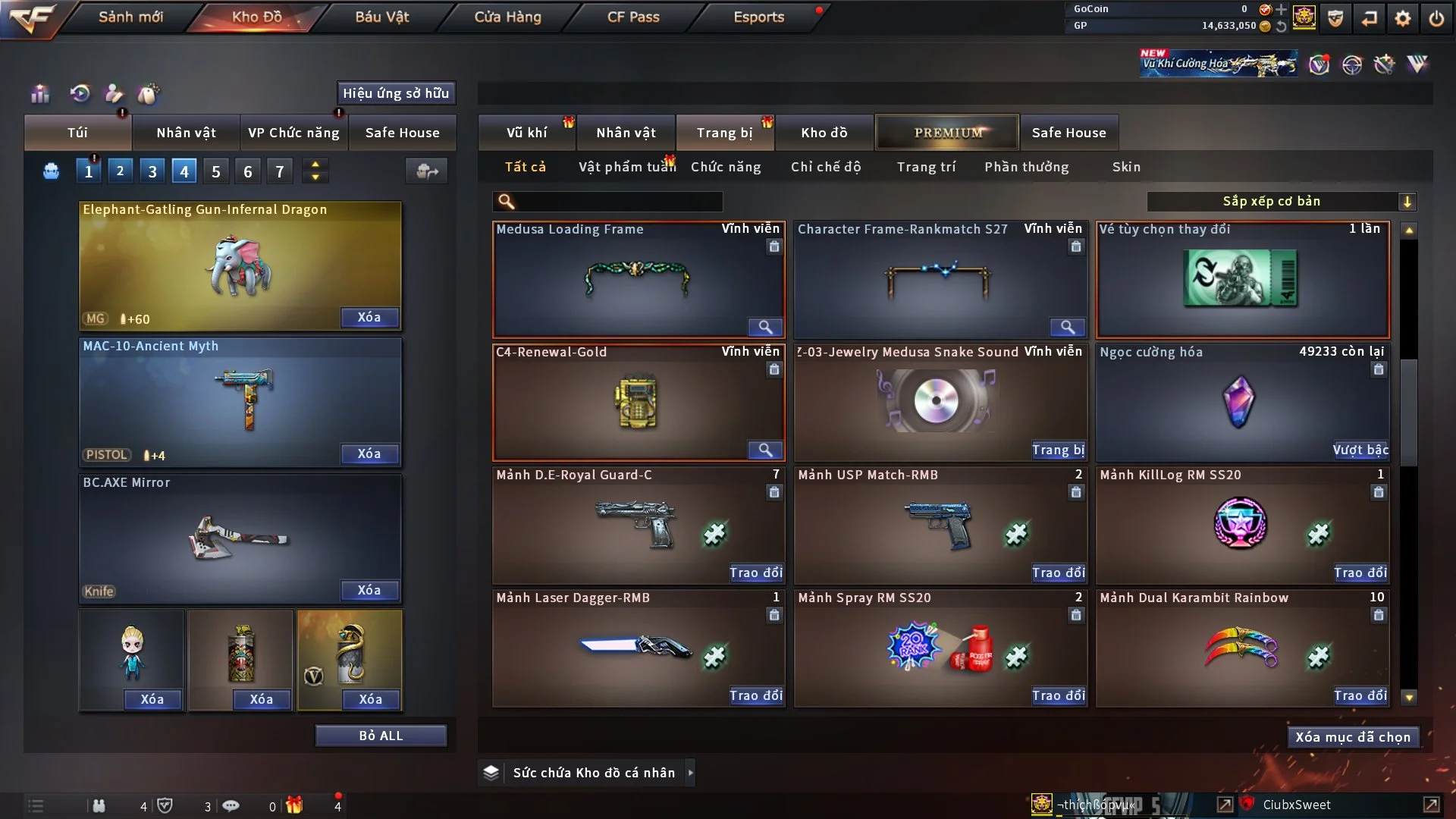Choose bag slot number 5
Image resolution: width=1456 pixels, height=819 pixels.
click(216, 171)
